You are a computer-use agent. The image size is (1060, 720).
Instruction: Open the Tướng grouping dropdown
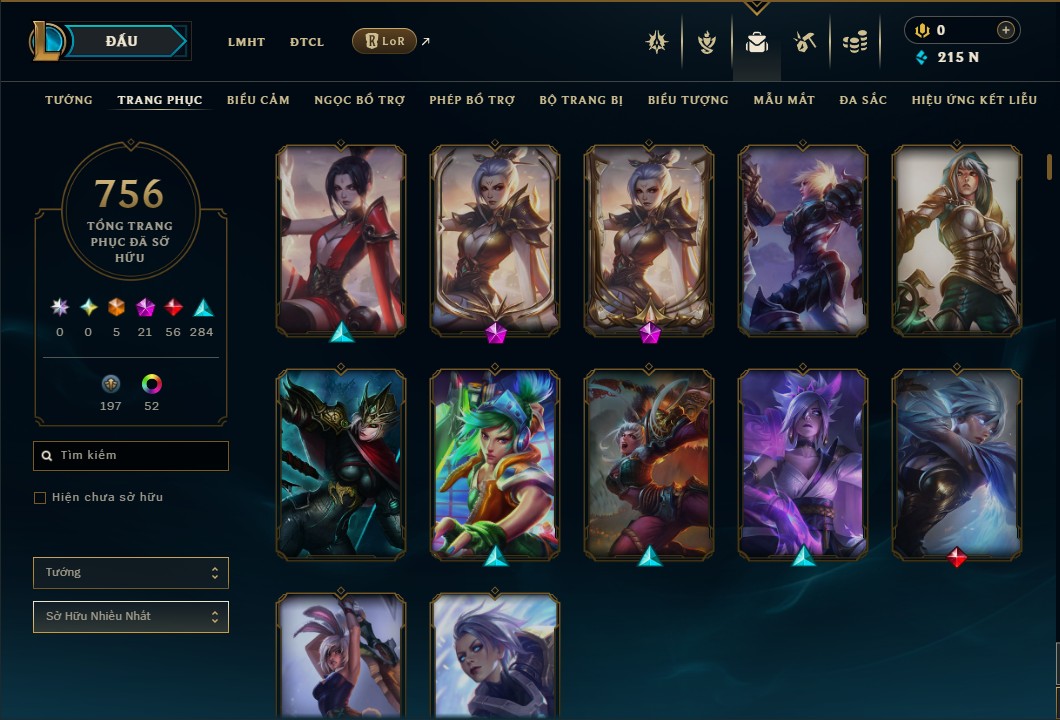[131, 573]
